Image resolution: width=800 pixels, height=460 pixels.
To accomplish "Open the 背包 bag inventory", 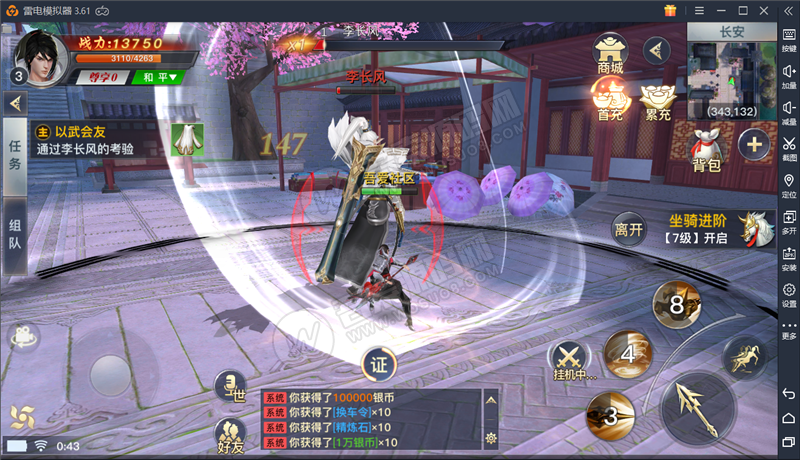I will (x=707, y=149).
